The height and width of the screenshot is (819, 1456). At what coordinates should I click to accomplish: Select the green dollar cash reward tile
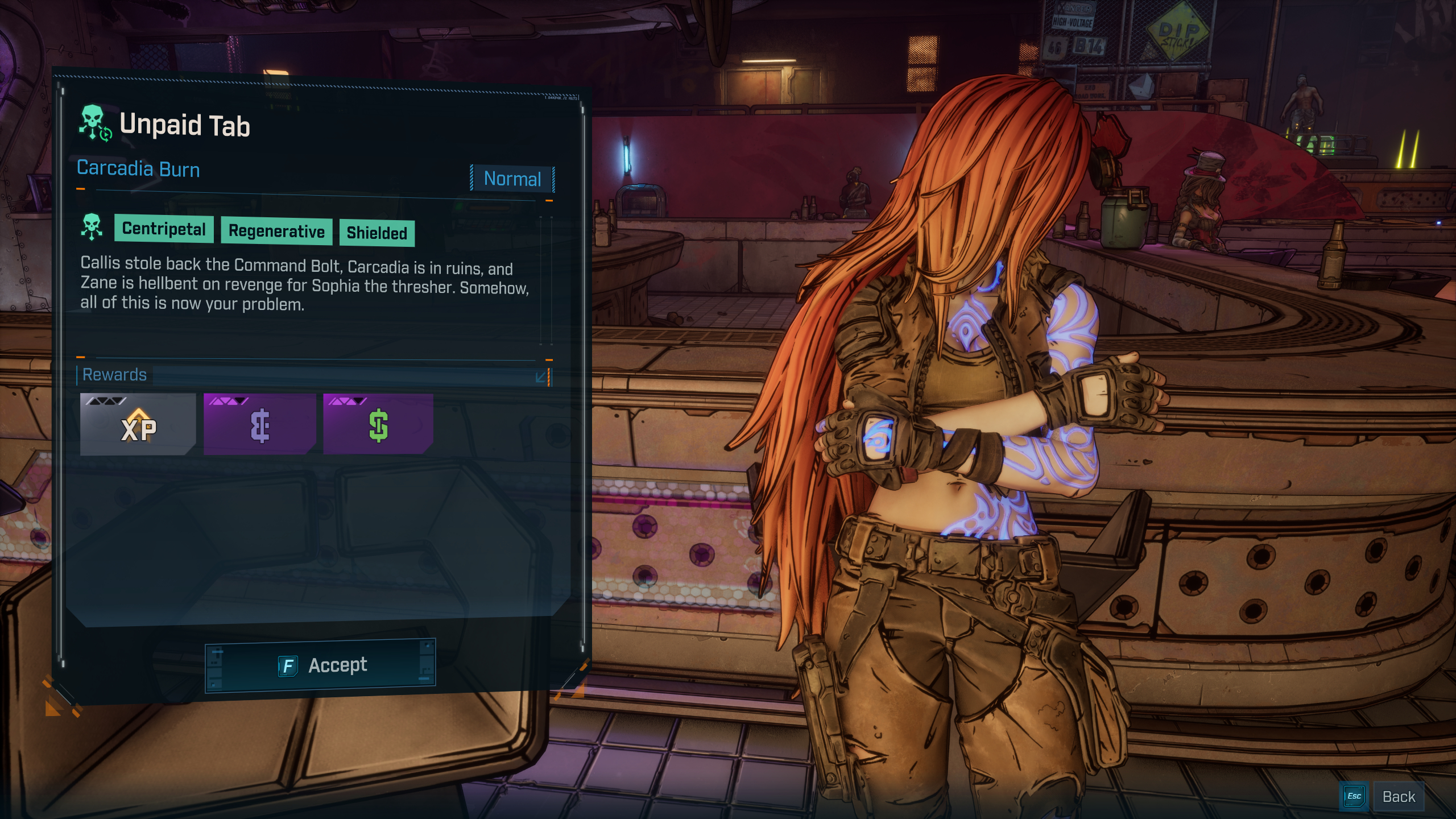(x=378, y=424)
